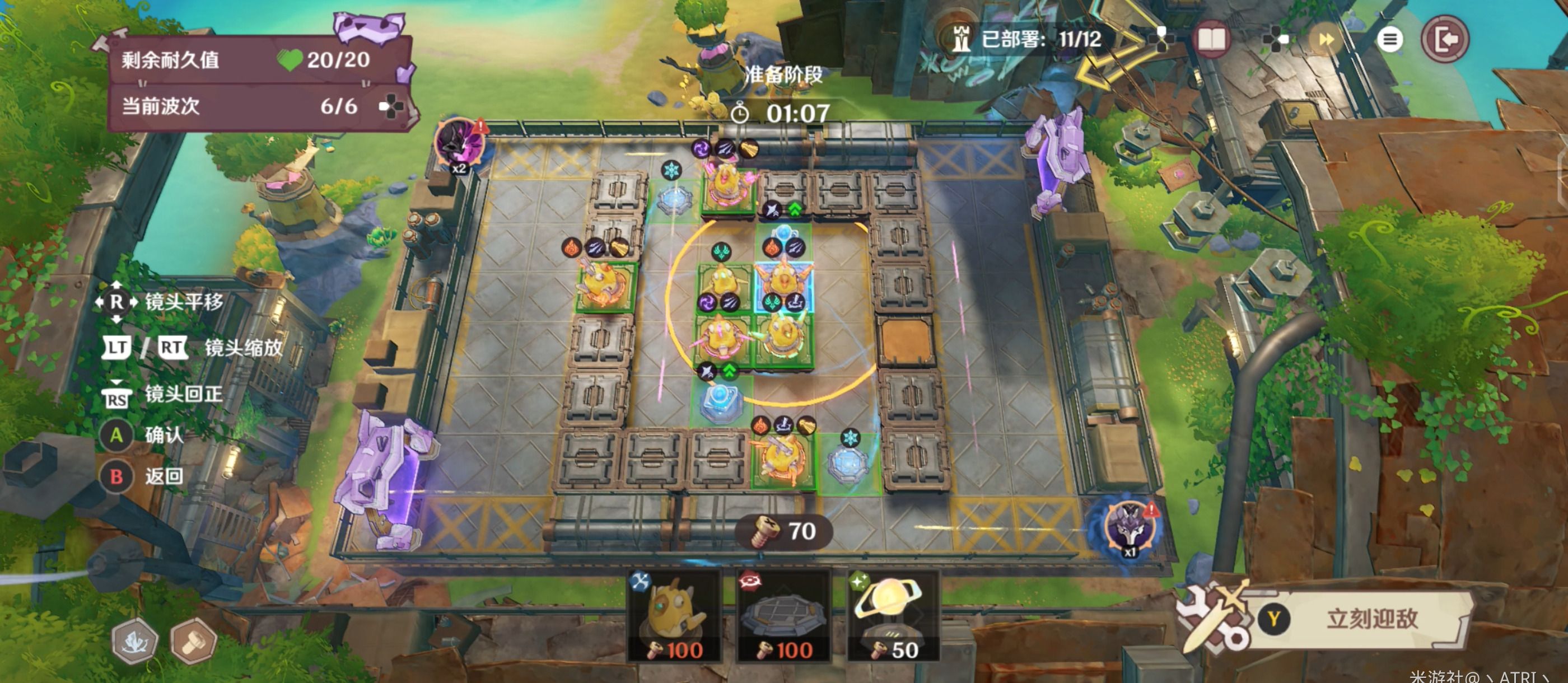
Task: Exit the stage via the door-arrow button
Action: [x=1445, y=40]
